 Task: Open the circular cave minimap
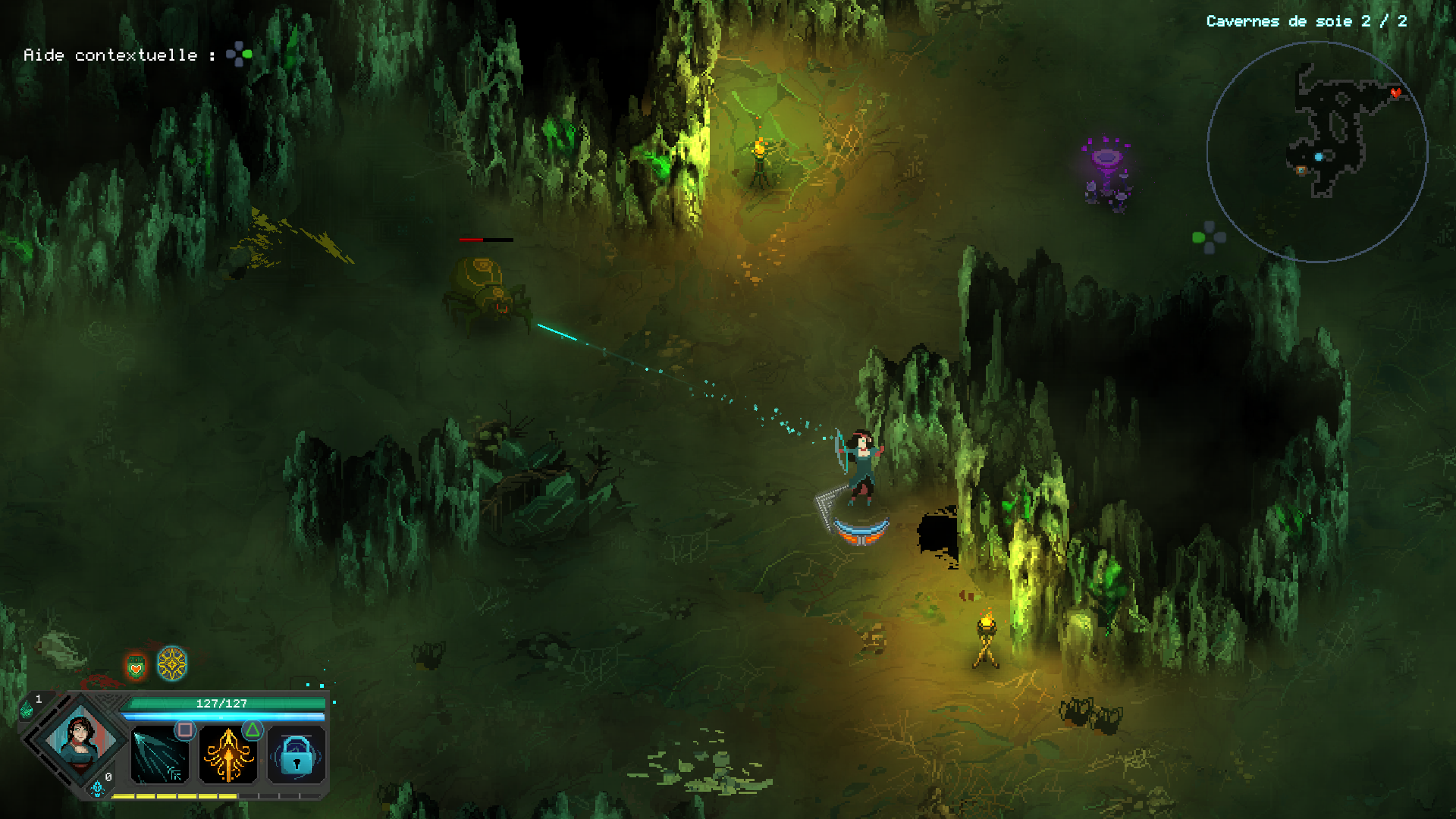click(x=1317, y=152)
